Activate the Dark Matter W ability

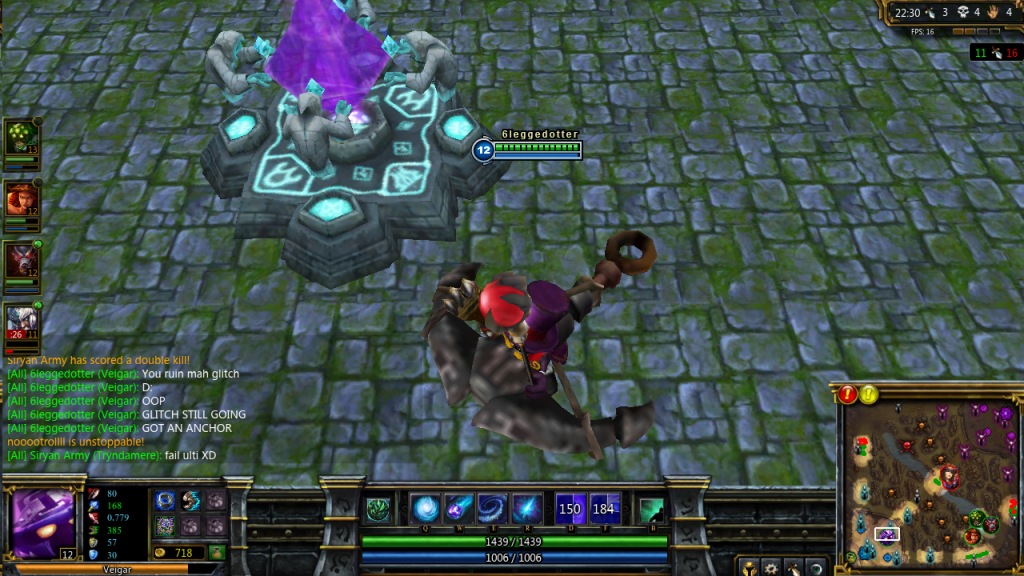point(459,509)
